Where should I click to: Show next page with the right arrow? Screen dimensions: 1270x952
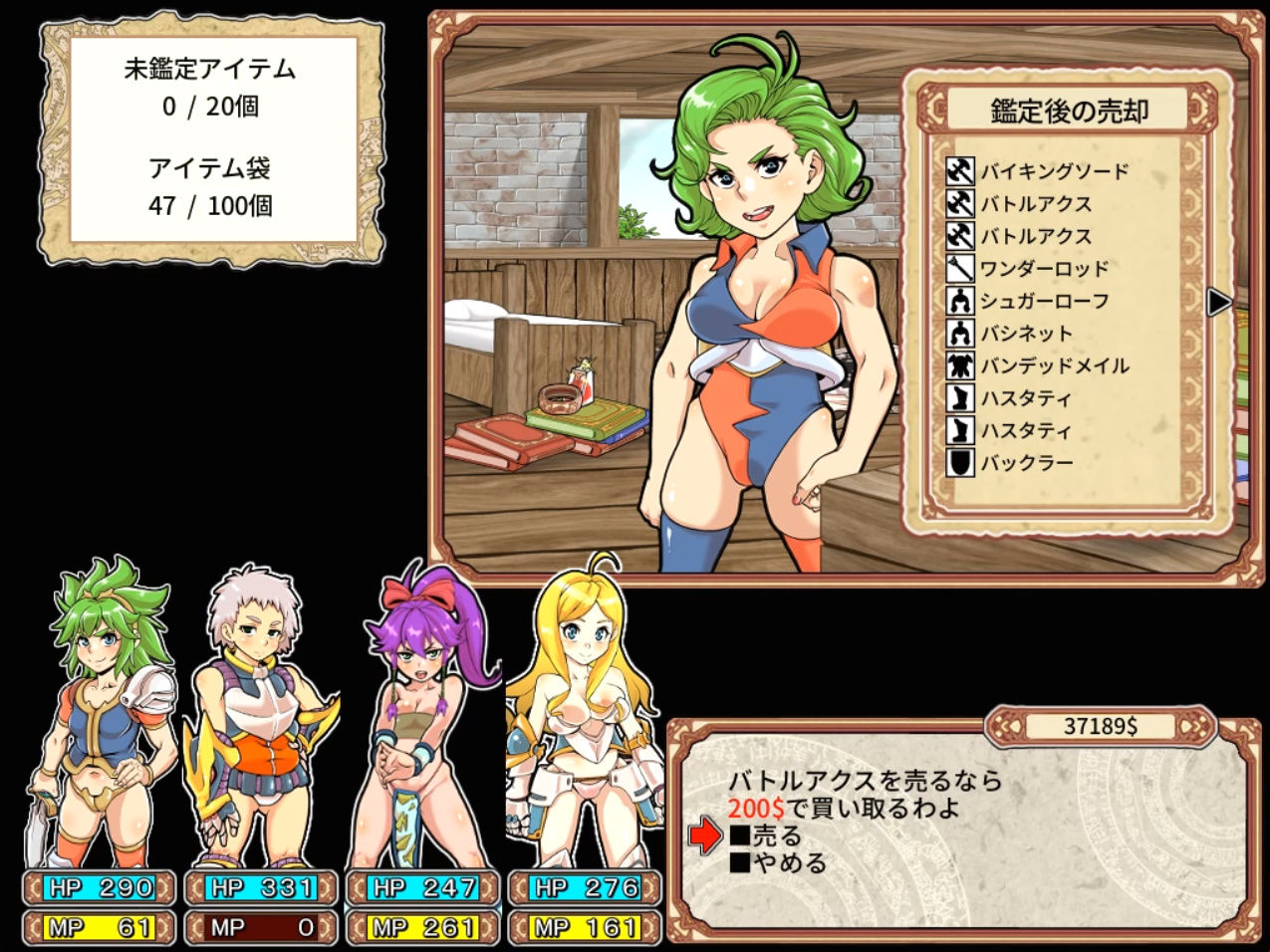(x=1218, y=302)
